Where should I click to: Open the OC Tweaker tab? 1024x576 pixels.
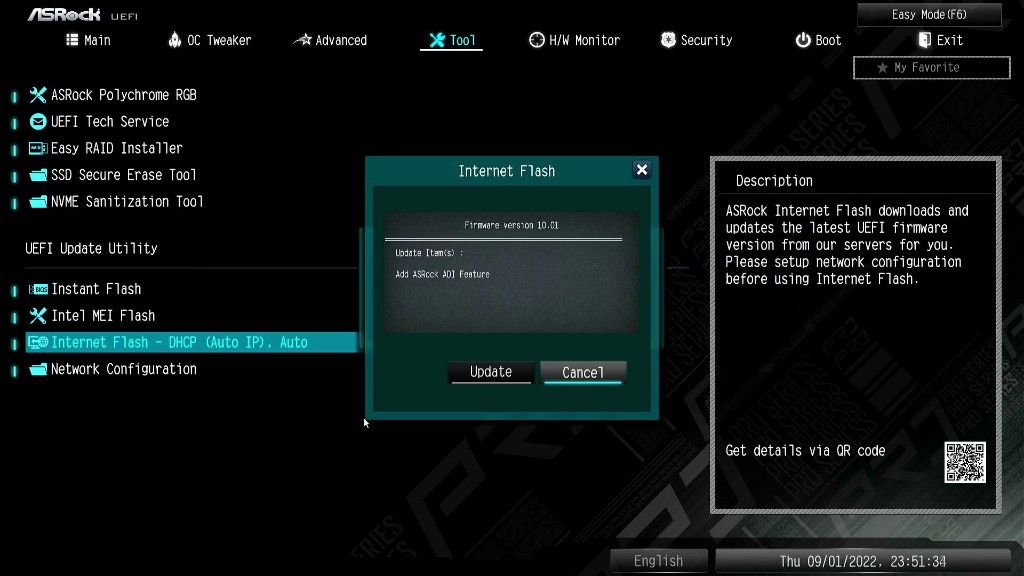pos(210,40)
